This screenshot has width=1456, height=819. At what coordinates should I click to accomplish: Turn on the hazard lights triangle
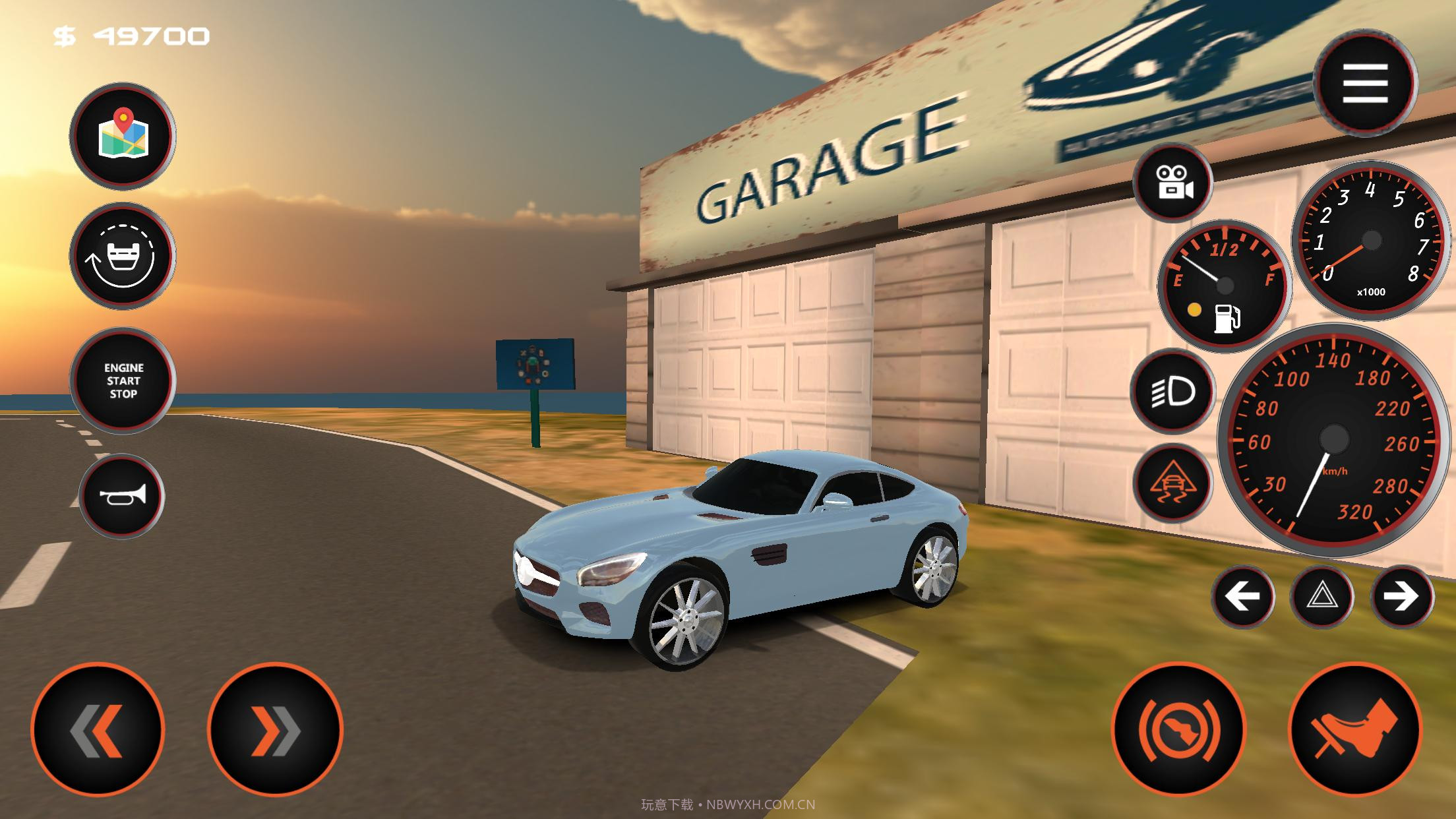1321,597
